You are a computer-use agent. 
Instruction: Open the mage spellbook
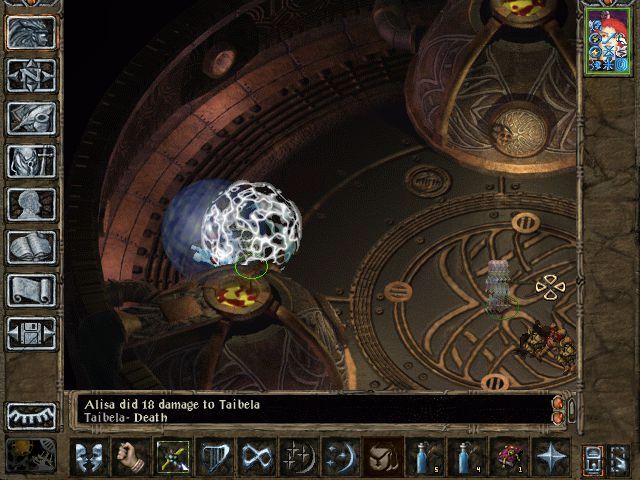click(x=31, y=247)
